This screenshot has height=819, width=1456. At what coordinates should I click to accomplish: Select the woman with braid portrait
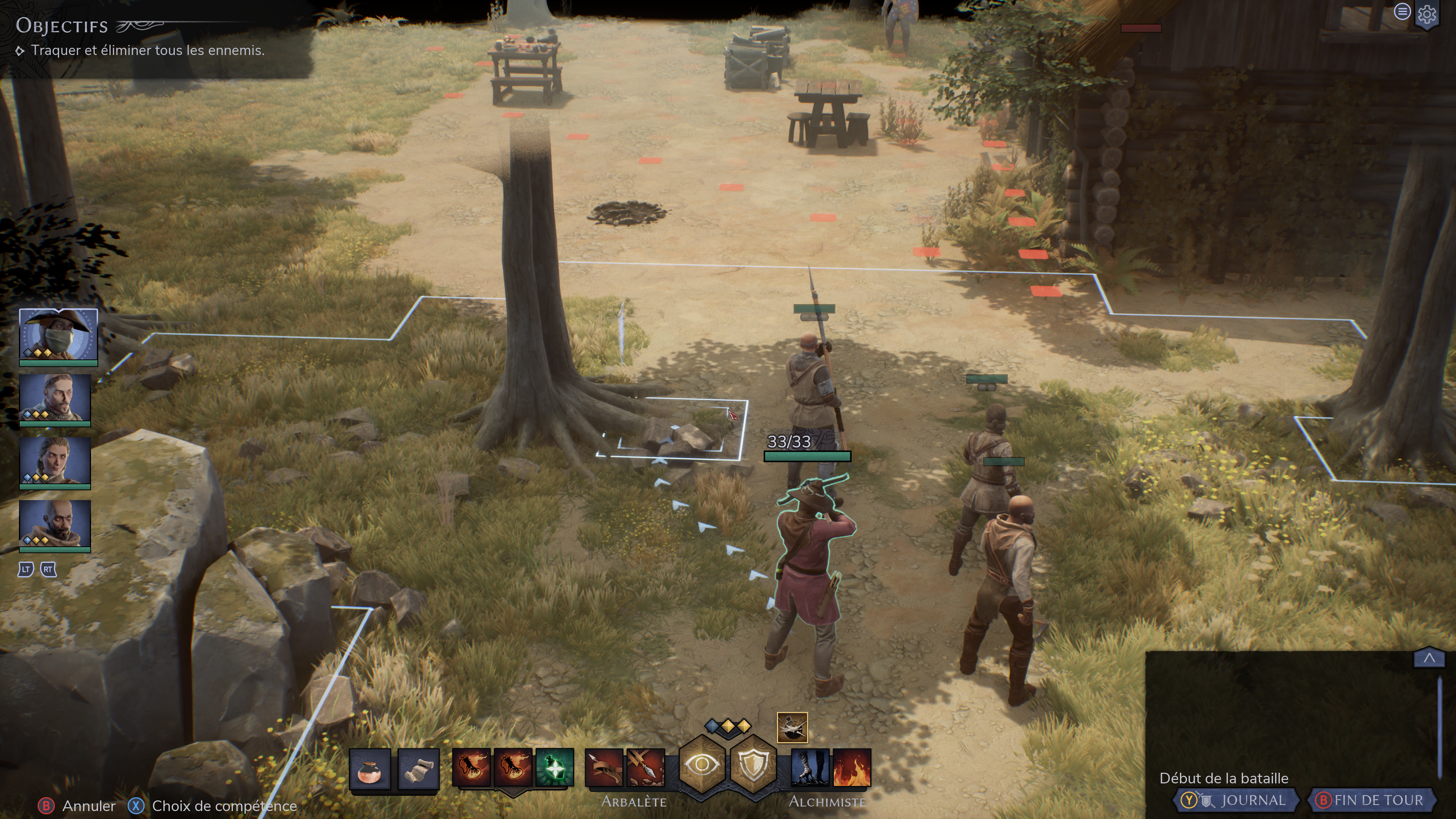click(55, 461)
